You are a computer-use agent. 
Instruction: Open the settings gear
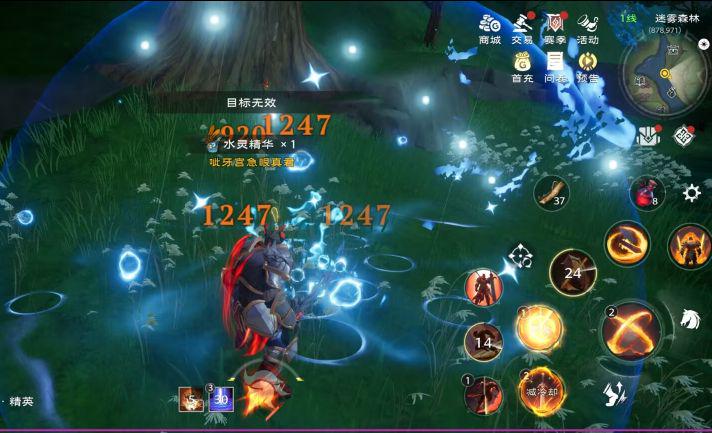tap(691, 193)
